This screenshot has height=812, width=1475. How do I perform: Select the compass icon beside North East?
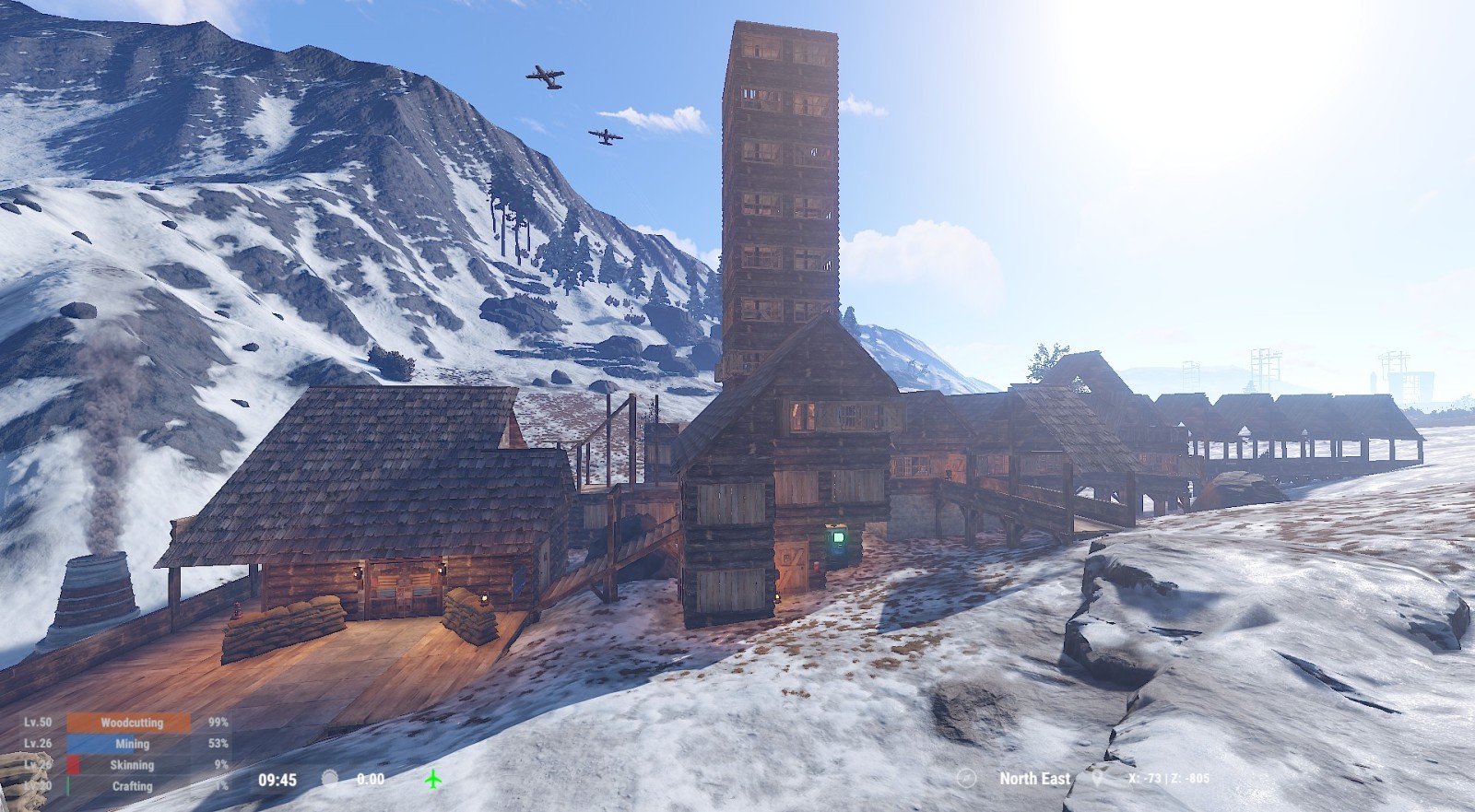pyautogui.click(x=966, y=779)
